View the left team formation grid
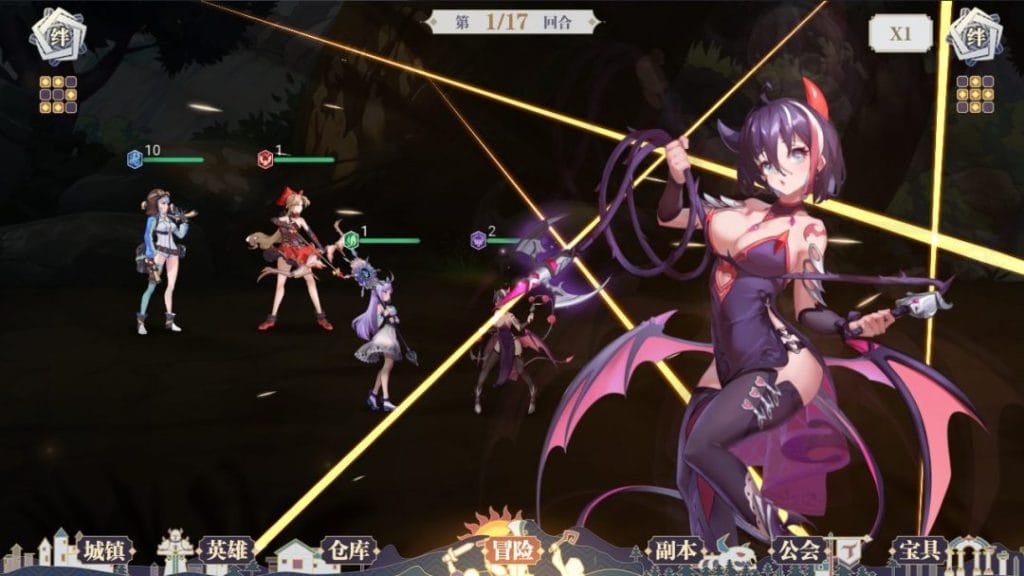 click(58, 94)
